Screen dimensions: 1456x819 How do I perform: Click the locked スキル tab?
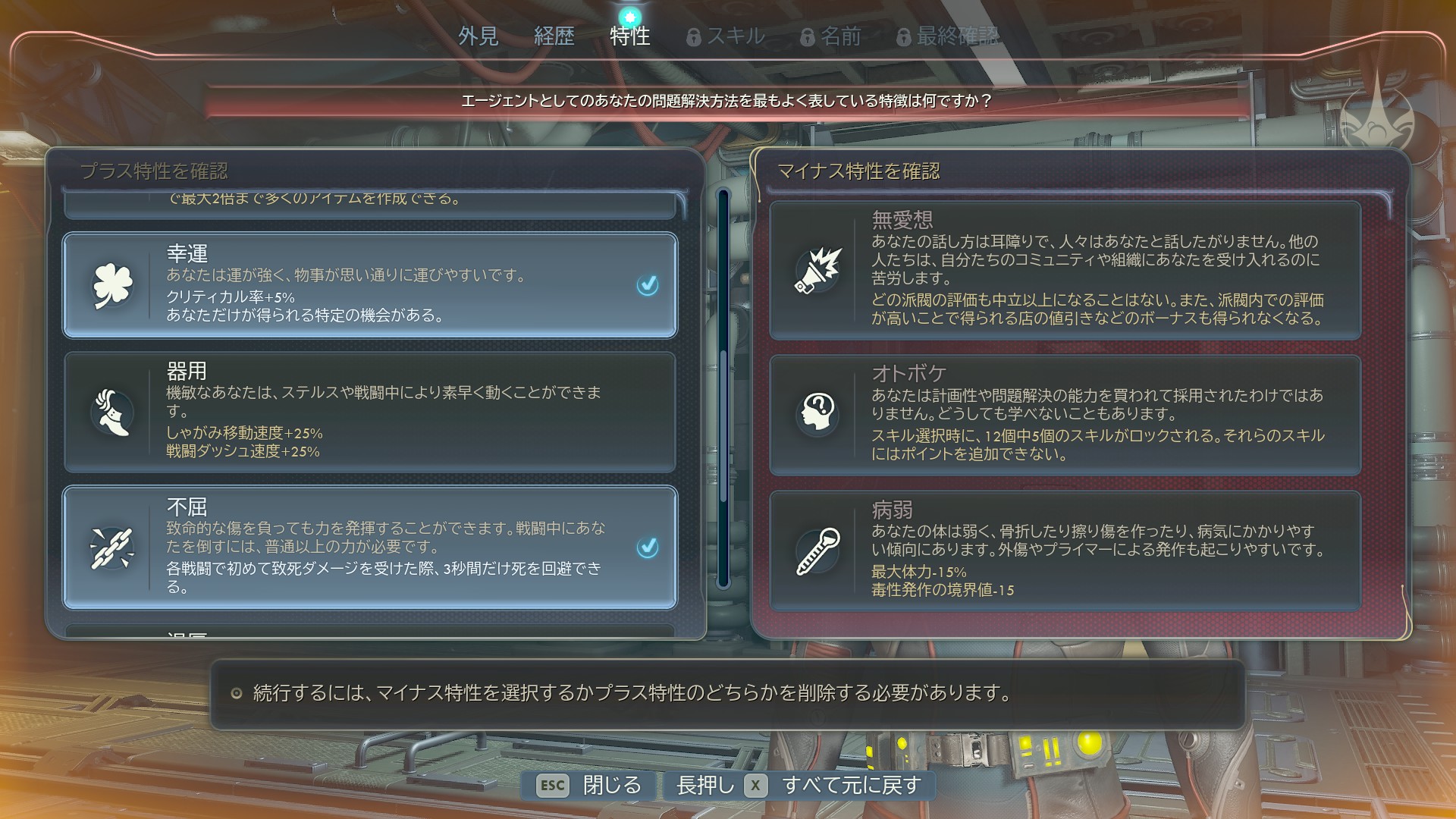pyautogui.click(x=726, y=36)
